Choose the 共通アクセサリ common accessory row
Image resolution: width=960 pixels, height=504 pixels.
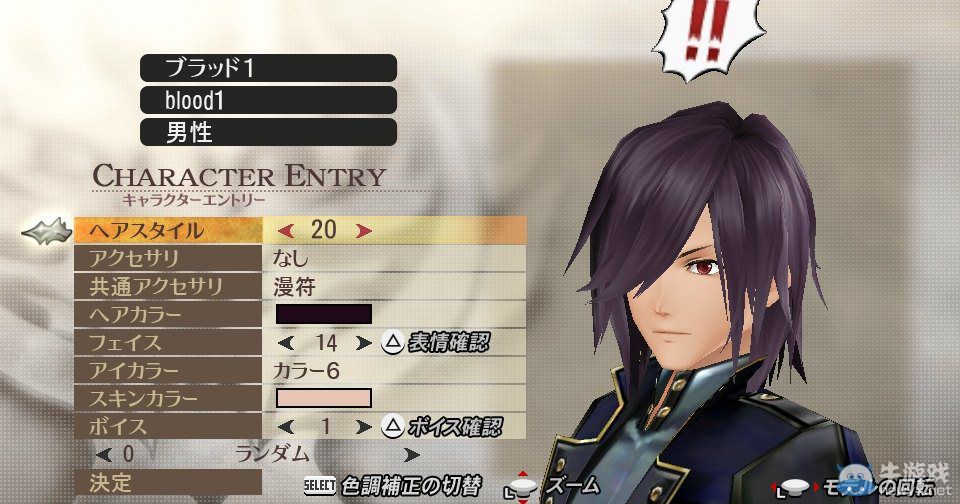tap(168, 286)
